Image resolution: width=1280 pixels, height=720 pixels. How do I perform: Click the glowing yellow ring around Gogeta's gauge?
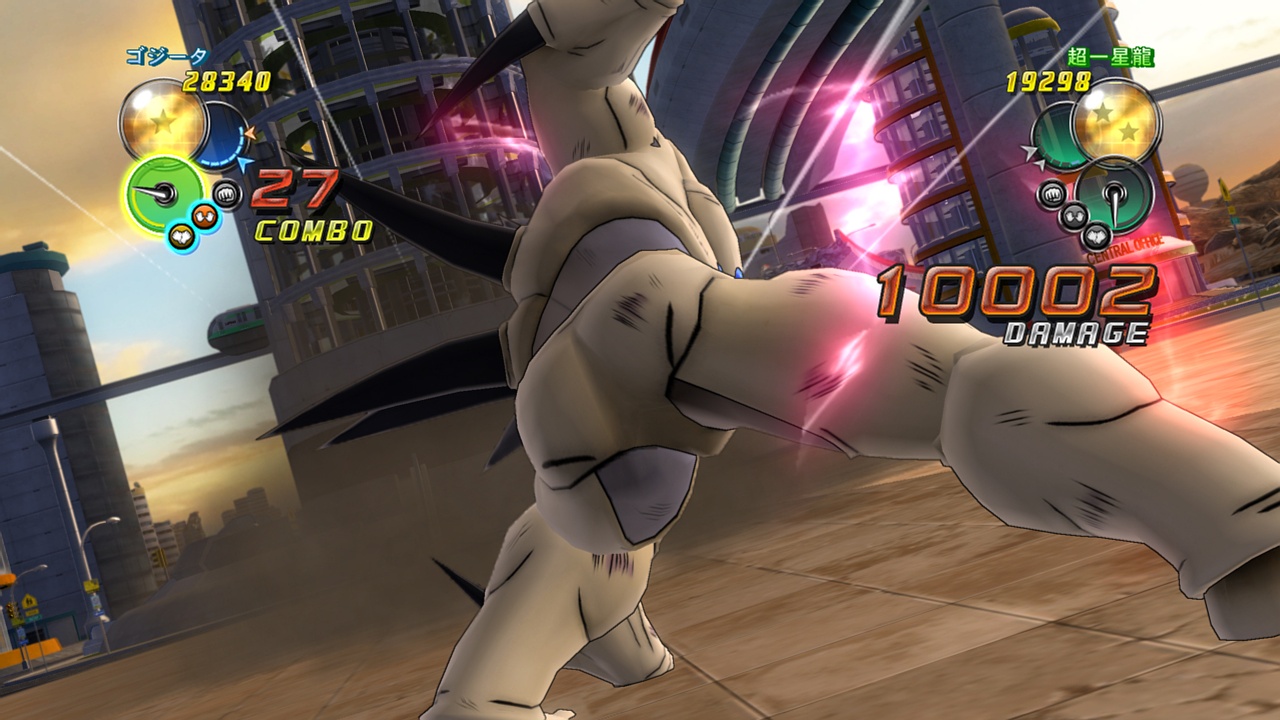click(x=126, y=190)
